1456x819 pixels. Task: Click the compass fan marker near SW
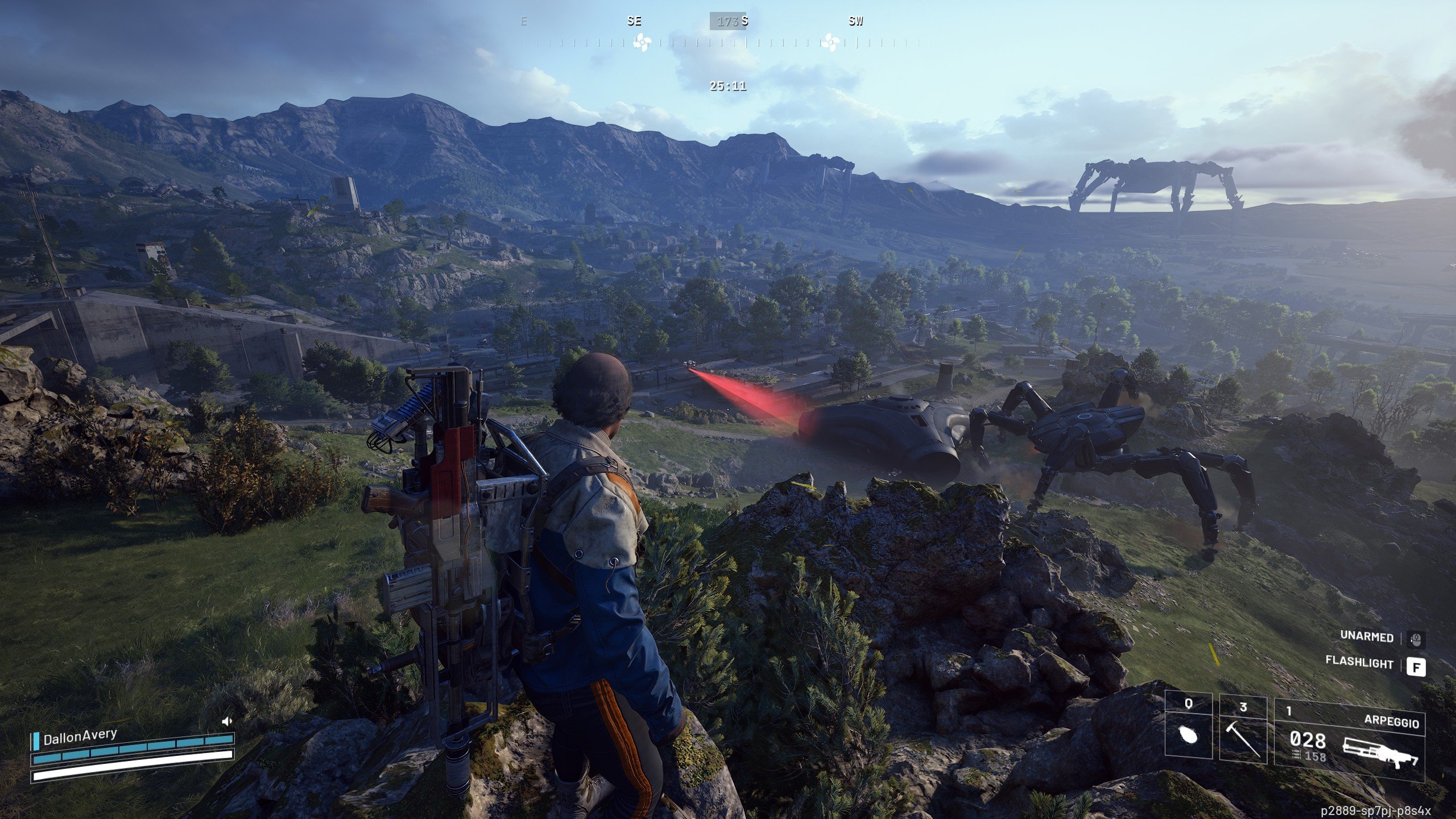830,42
